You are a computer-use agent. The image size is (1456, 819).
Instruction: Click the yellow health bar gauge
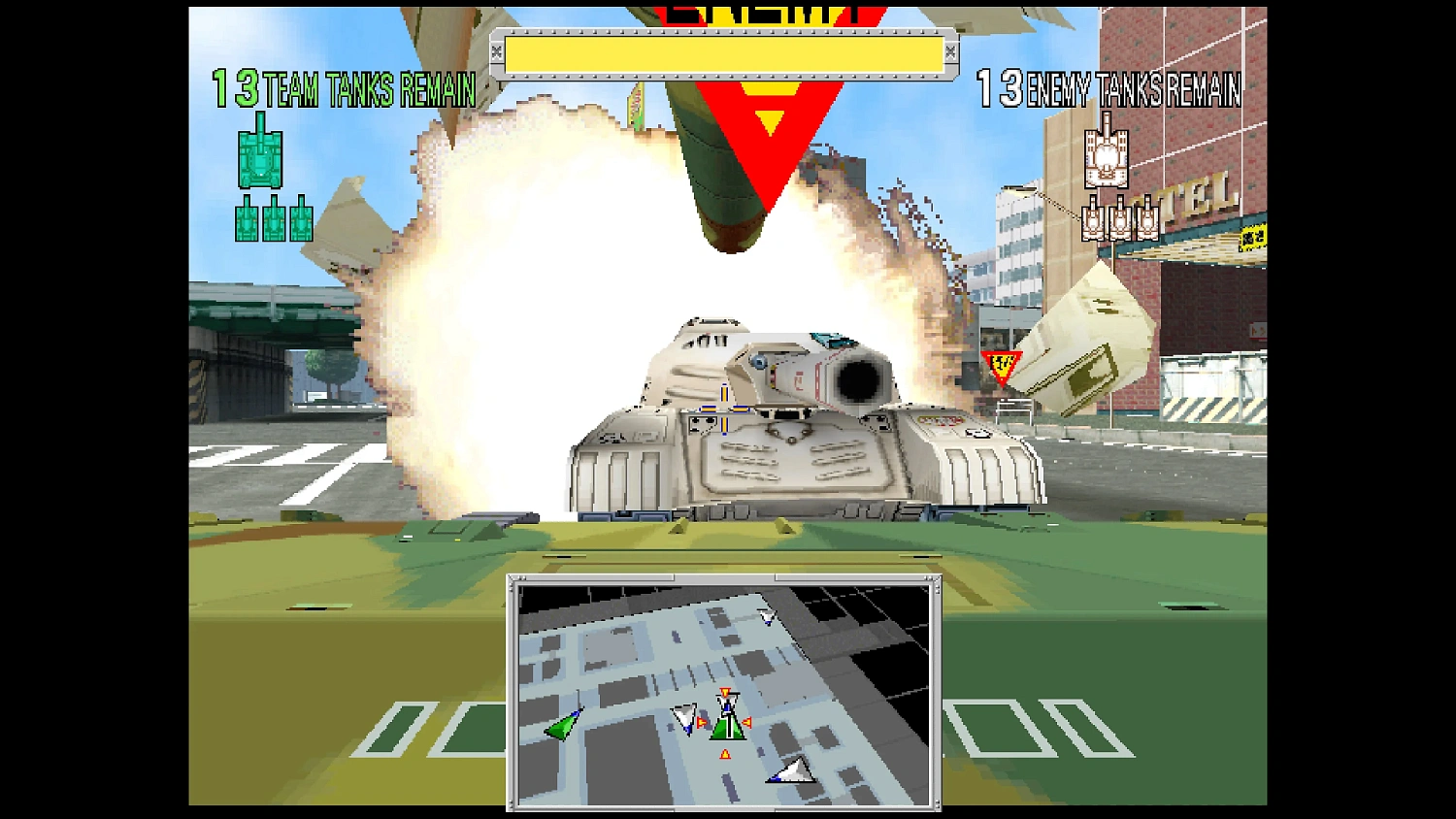click(724, 51)
